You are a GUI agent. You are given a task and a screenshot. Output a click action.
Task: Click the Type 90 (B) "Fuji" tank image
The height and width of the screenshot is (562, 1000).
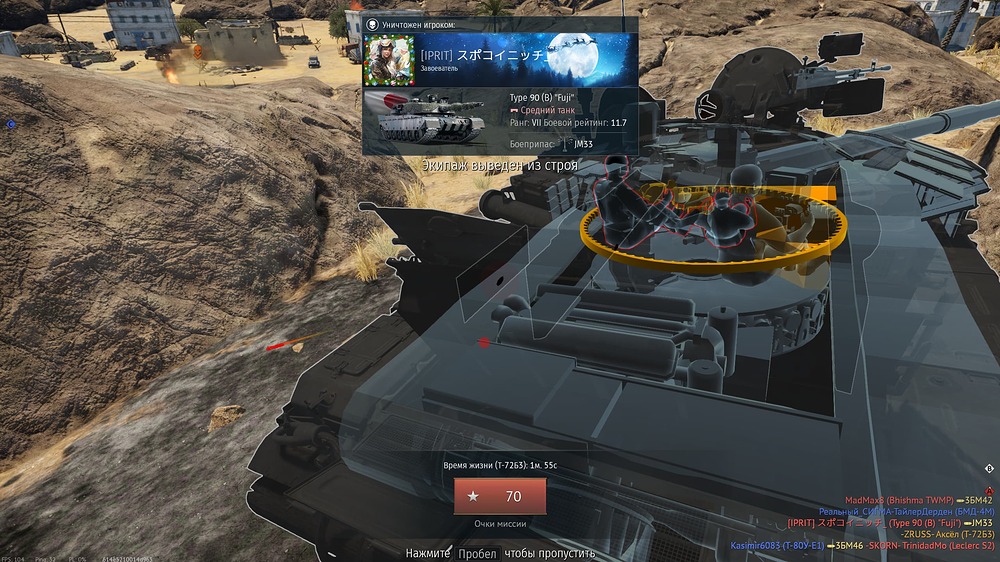[431, 118]
